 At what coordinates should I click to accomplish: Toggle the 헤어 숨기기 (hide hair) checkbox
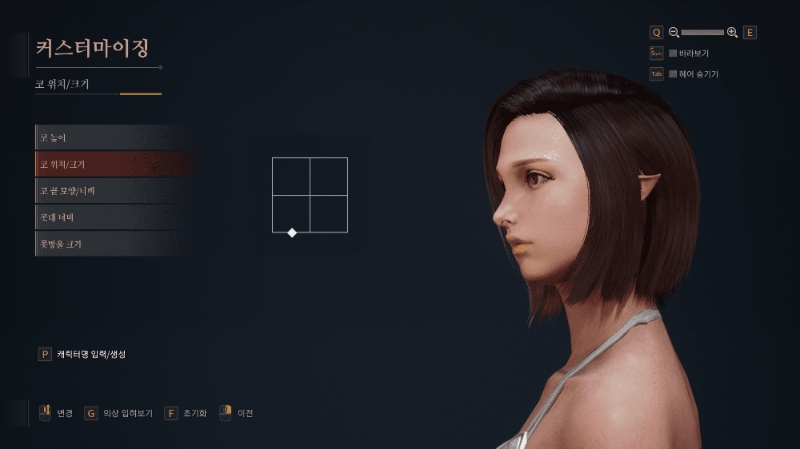click(x=673, y=74)
